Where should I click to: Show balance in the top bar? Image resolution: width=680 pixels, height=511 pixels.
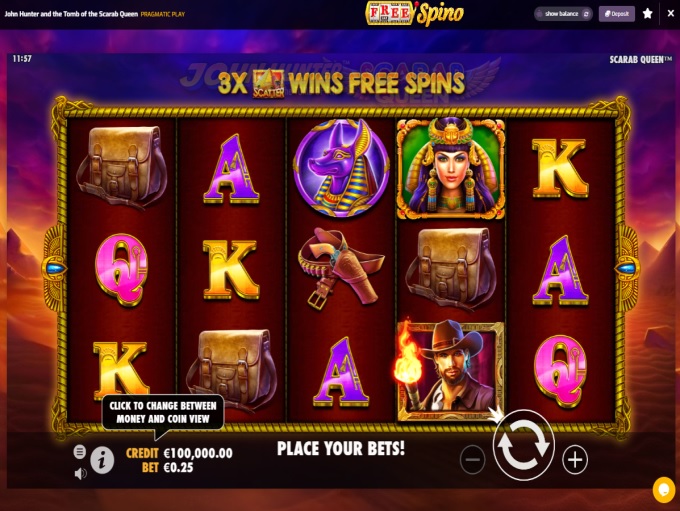pos(565,14)
